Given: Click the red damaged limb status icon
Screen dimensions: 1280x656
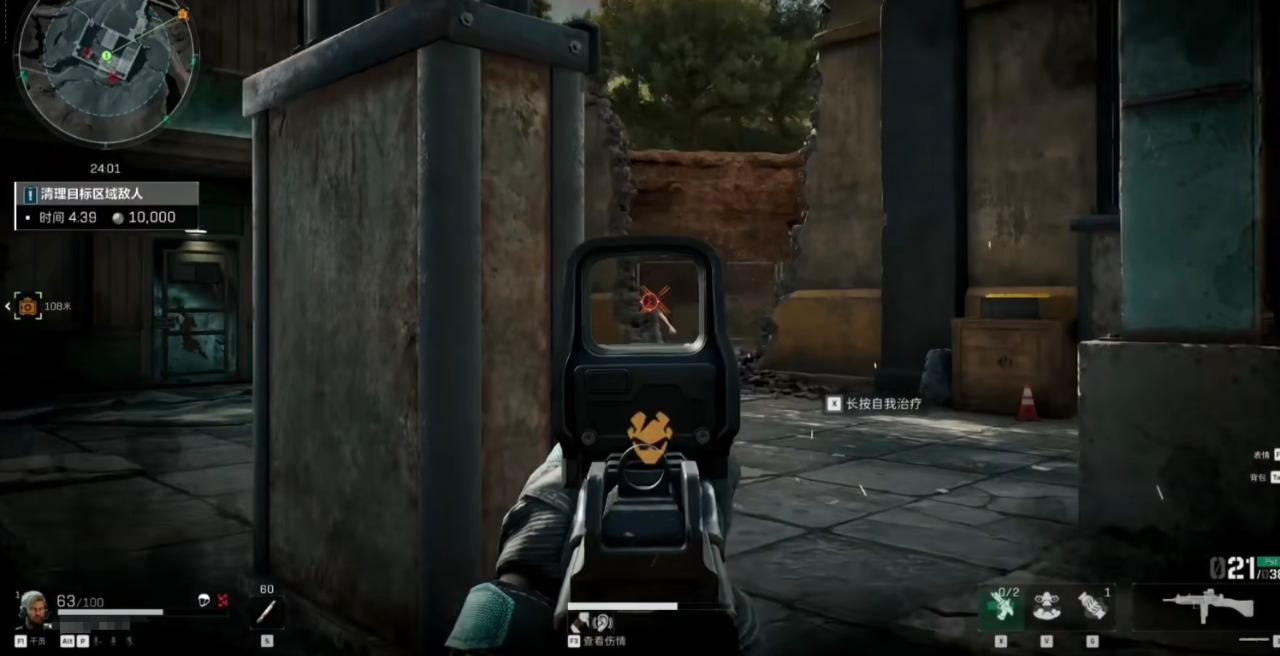Looking at the screenshot, I should 223,600.
